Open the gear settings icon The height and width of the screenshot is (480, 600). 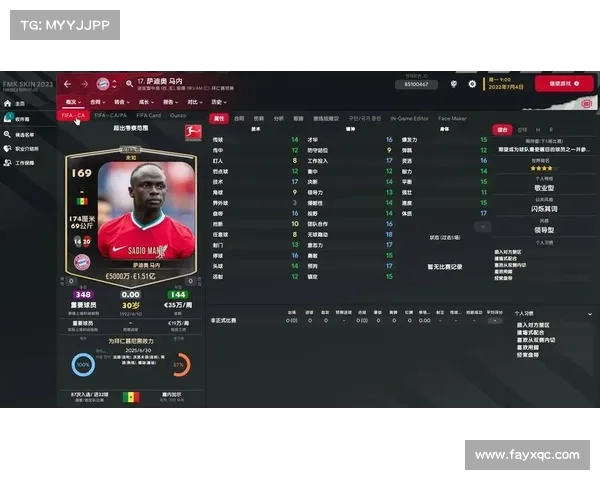click(472, 84)
